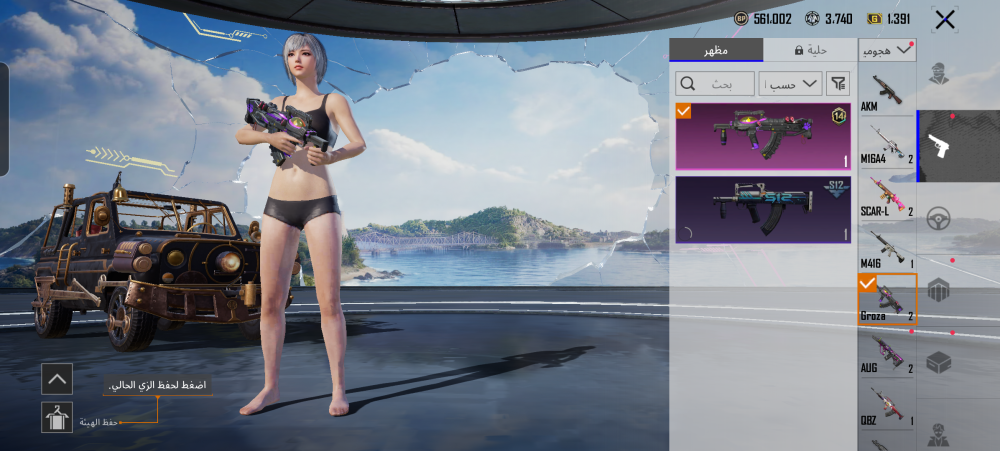Open the هجوم weapon category dropdown

[887, 48]
